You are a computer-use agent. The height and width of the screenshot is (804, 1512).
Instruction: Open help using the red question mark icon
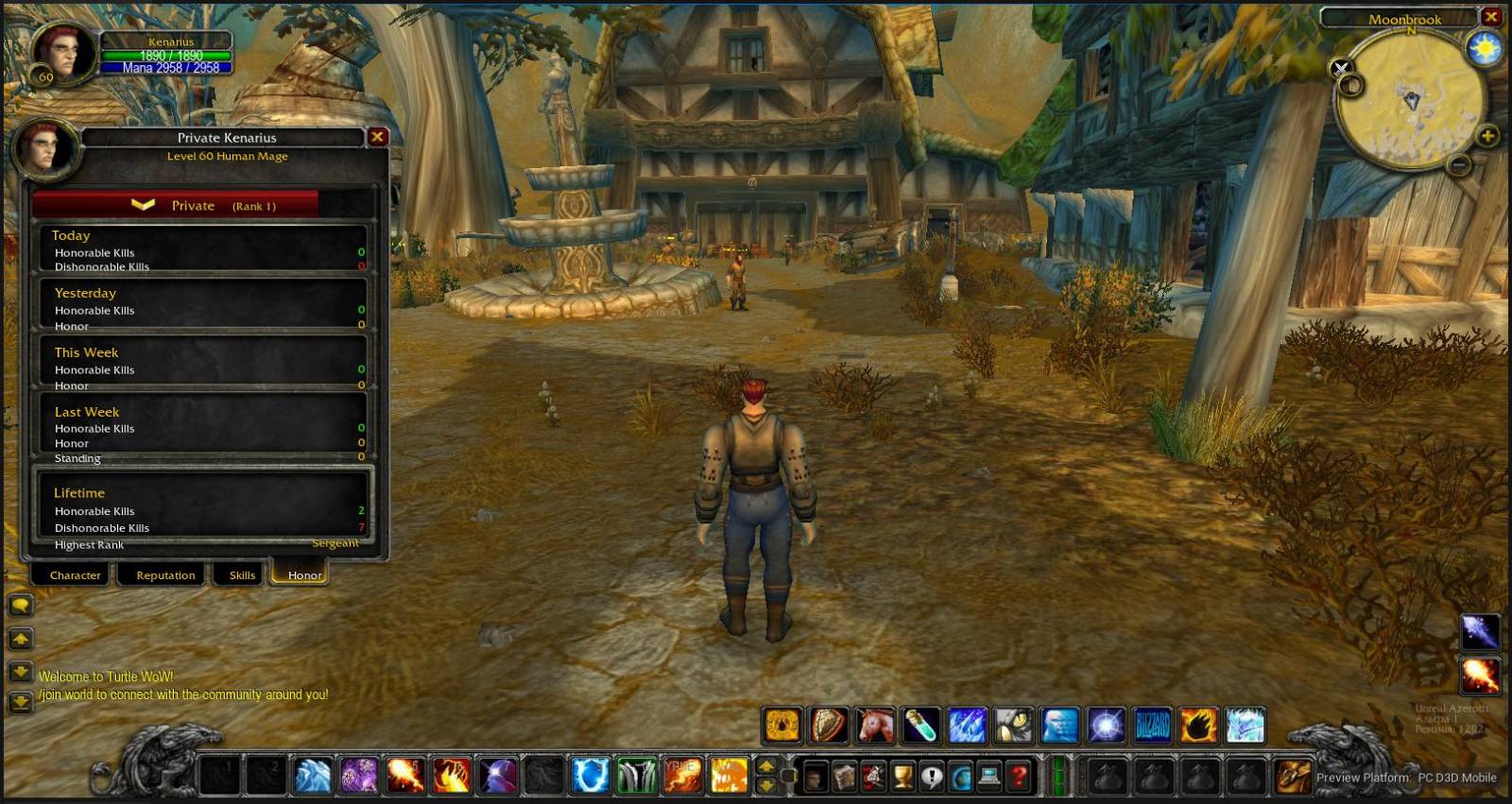[x=1018, y=777]
